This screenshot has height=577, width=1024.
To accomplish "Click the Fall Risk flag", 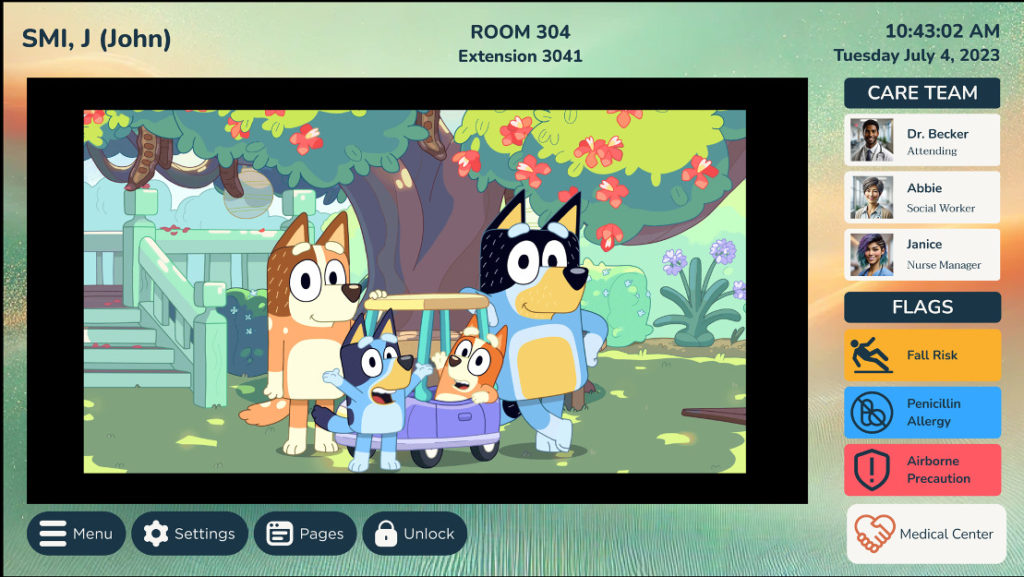I will 921,355.
